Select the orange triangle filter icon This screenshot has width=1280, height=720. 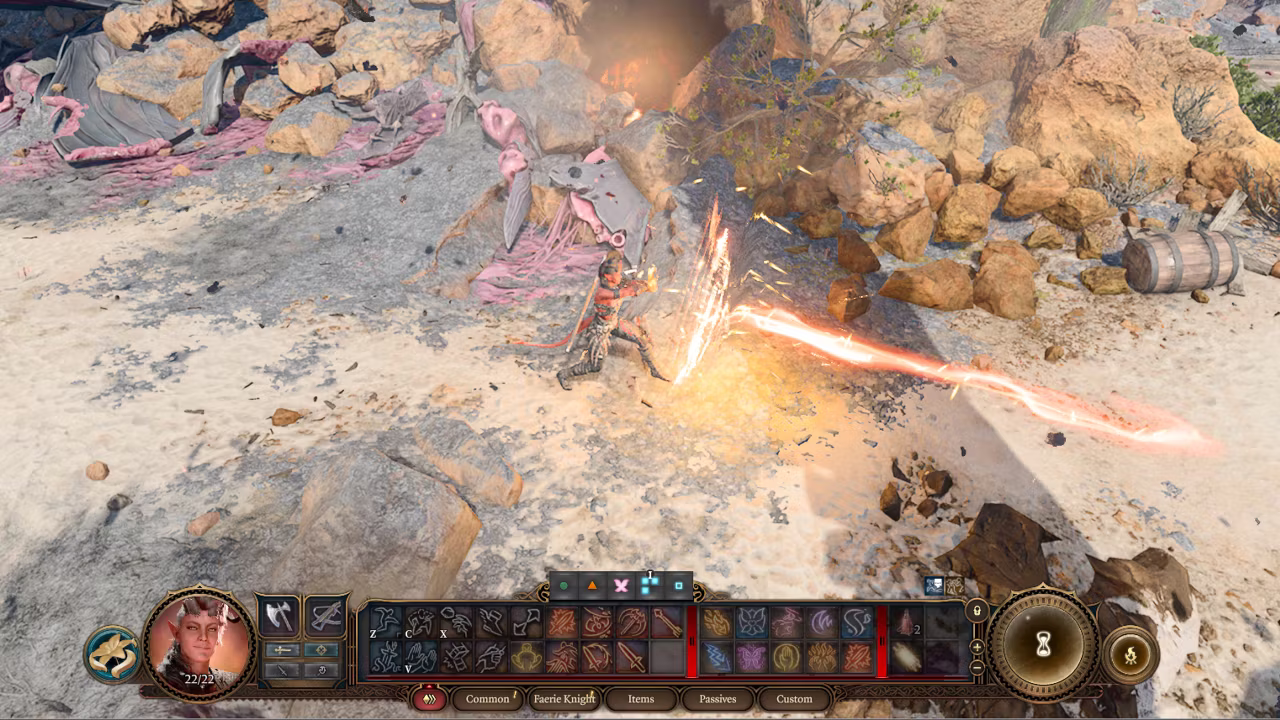(x=592, y=585)
